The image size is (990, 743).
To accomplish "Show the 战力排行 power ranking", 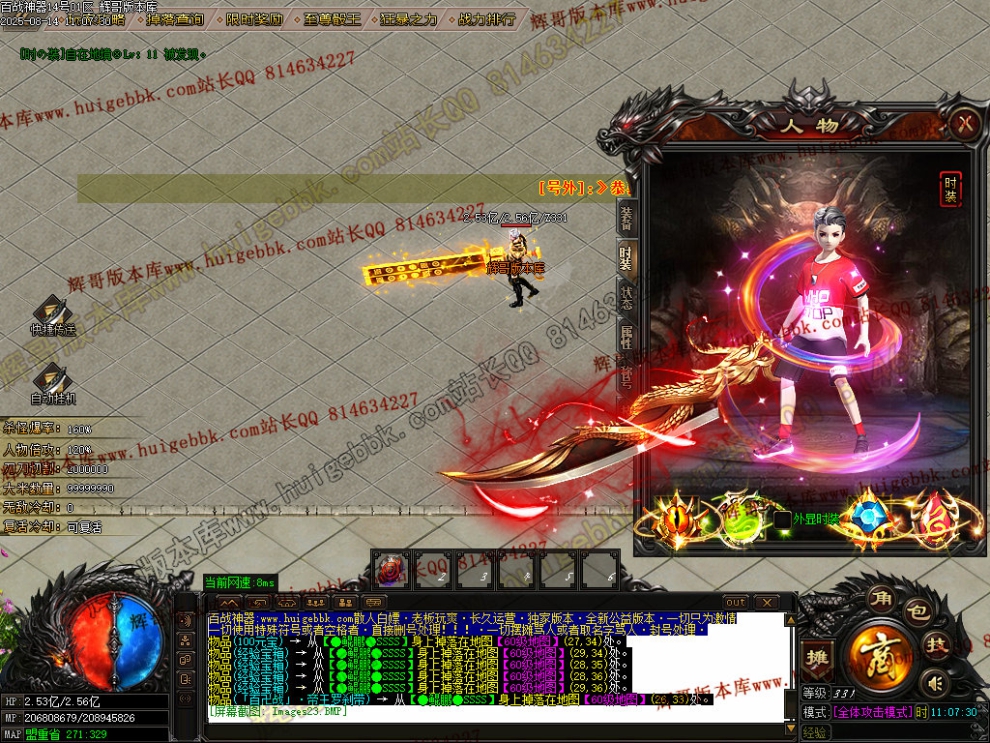I will tap(487, 19).
